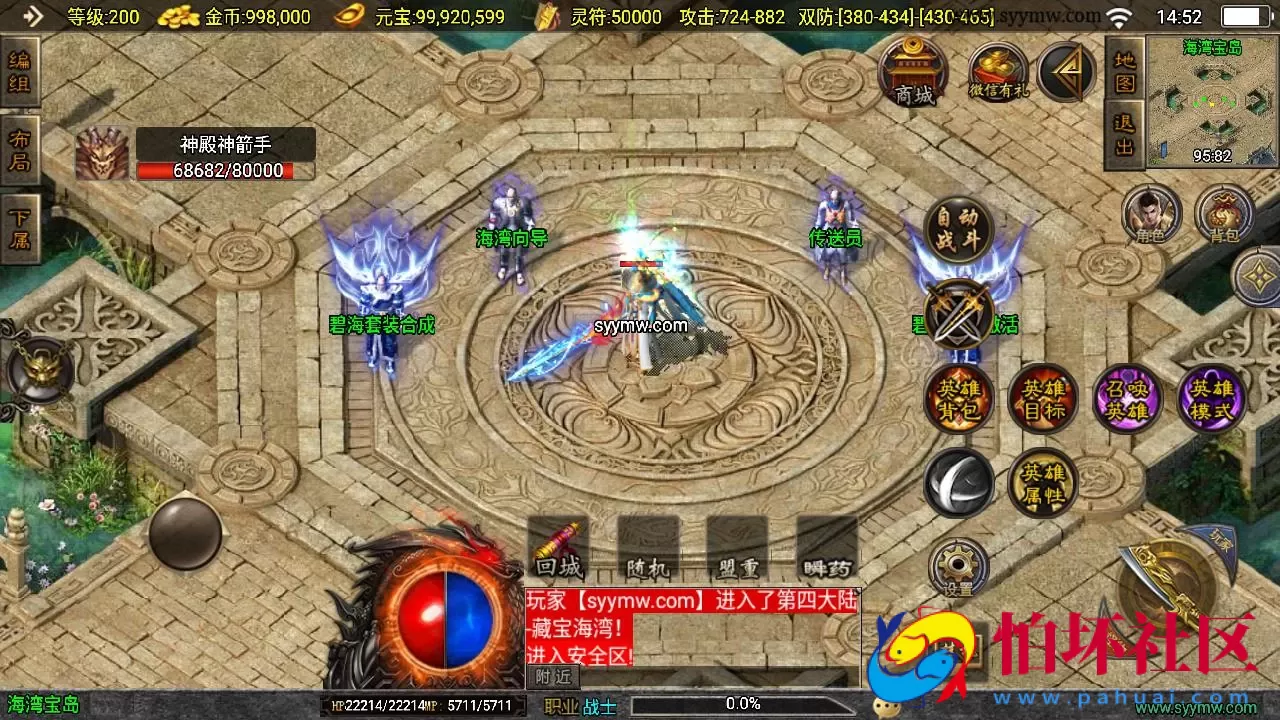This screenshot has height=720, width=1280.
Task: Tap the 自动战斗 auto-battle icon
Action: click(959, 228)
